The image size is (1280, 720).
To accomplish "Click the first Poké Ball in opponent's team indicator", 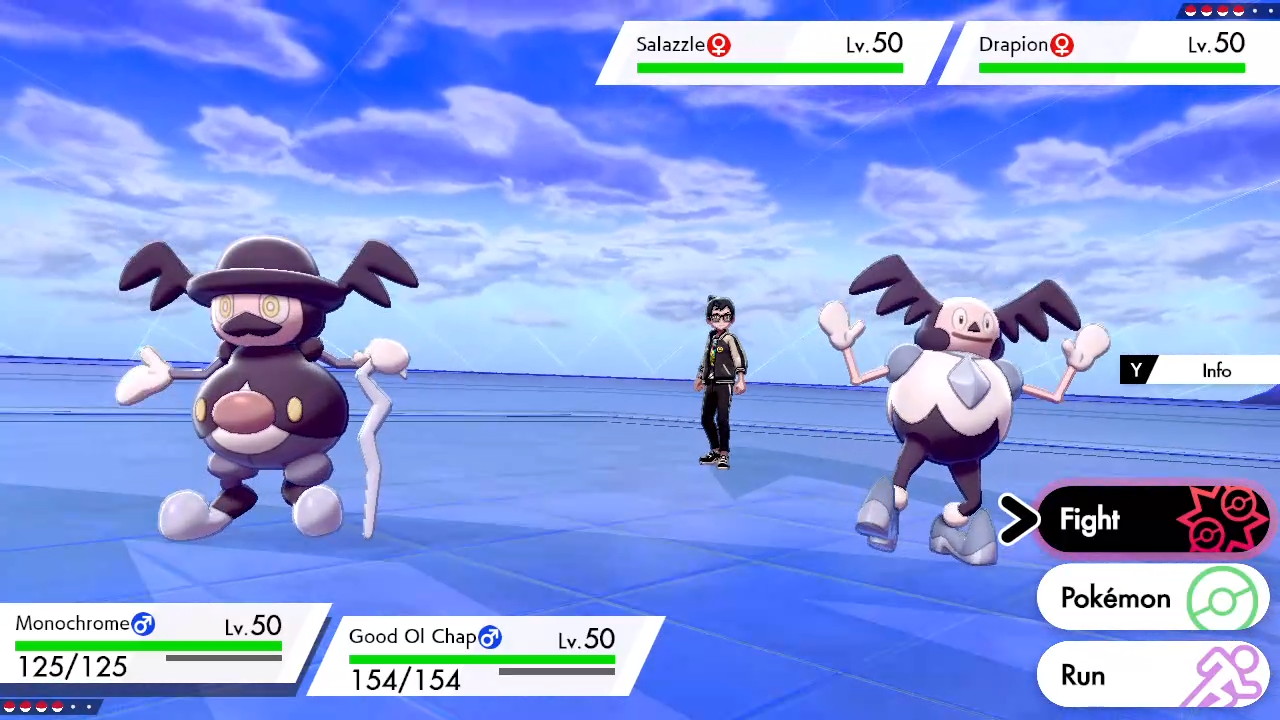I will [1191, 11].
